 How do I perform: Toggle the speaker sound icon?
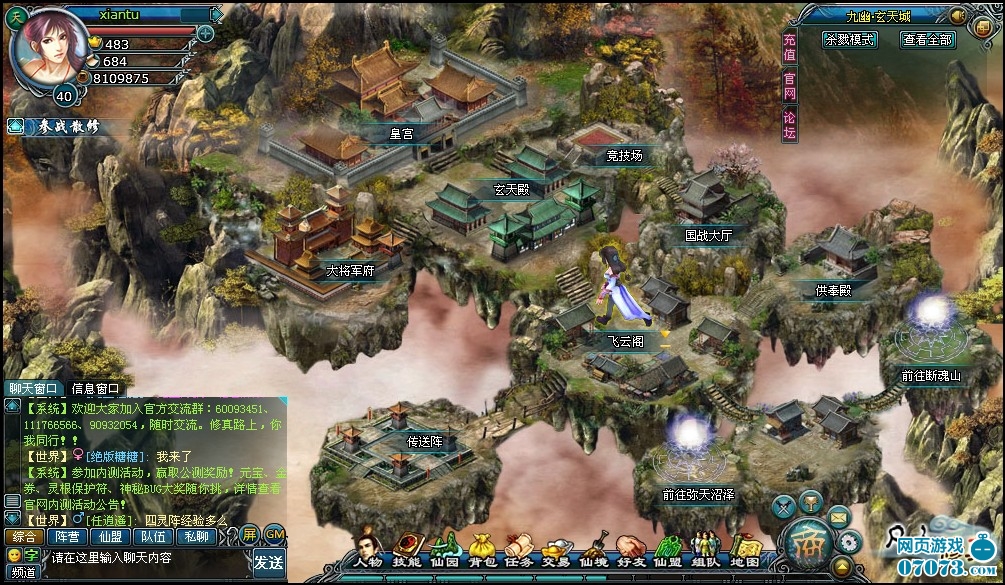(957, 15)
